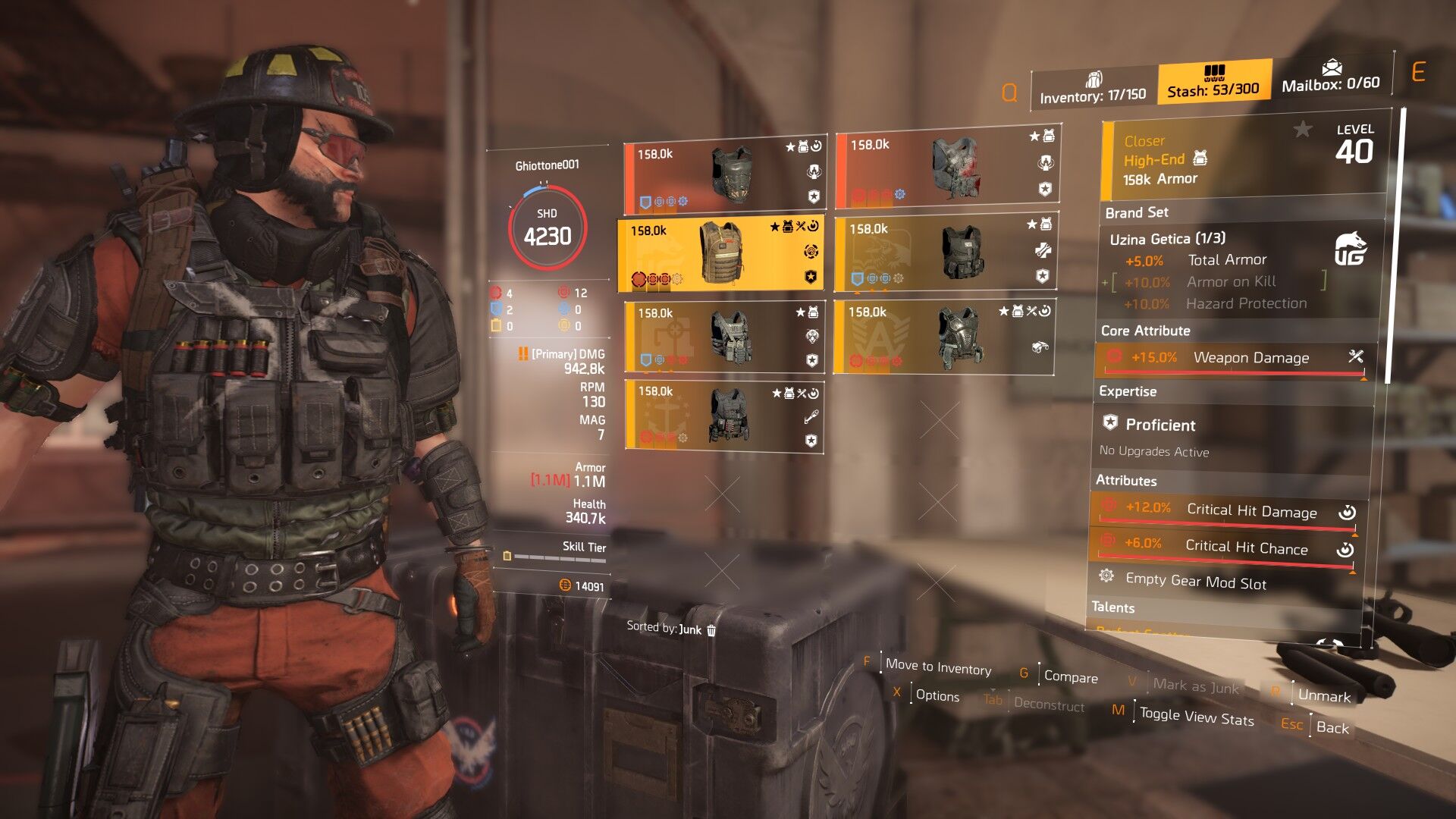Toggle View Stats
Viewport: 1456px width, 819px height.
tap(1196, 717)
